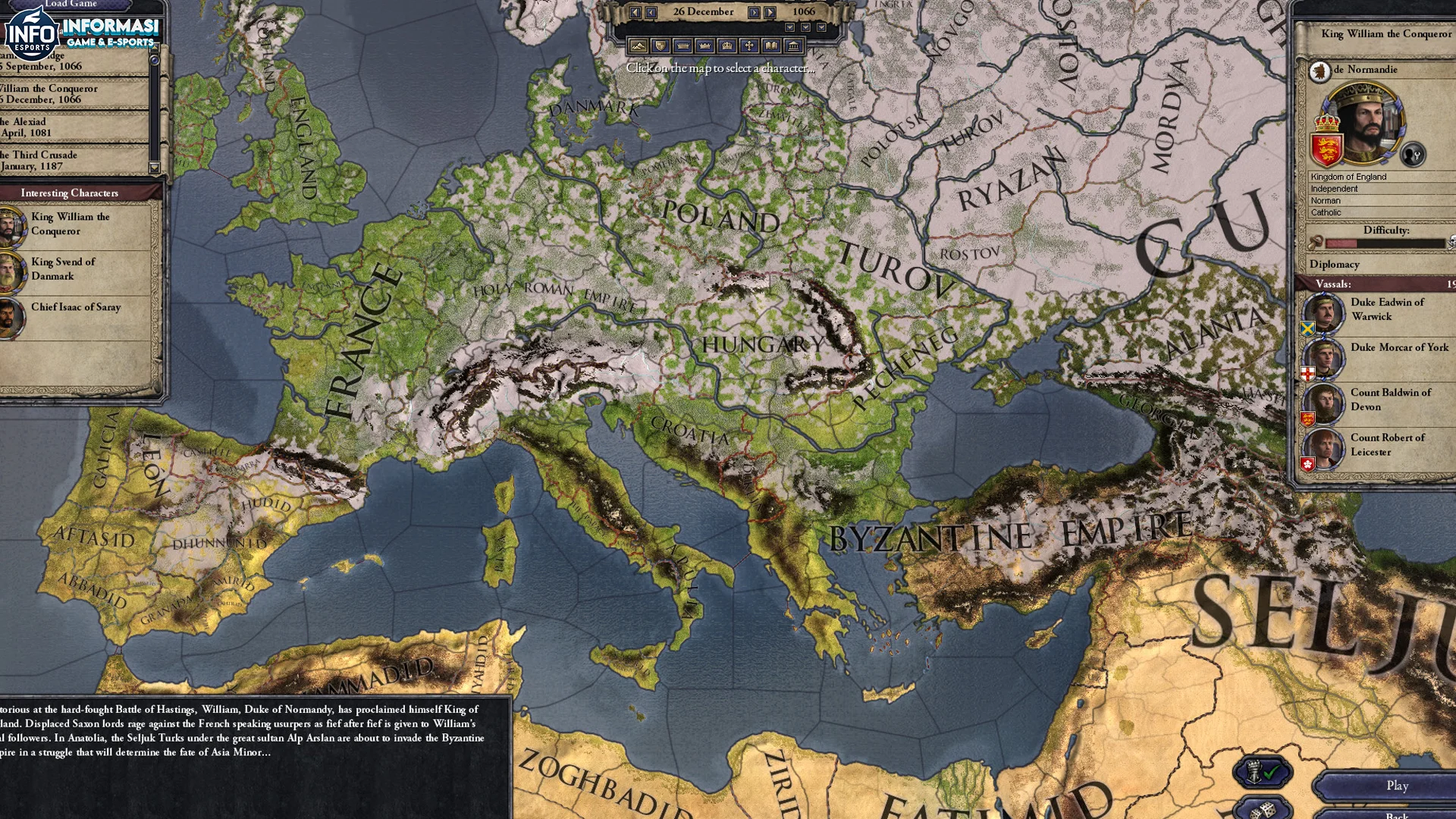Select the government map mode (temple icon)

point(793,45)
